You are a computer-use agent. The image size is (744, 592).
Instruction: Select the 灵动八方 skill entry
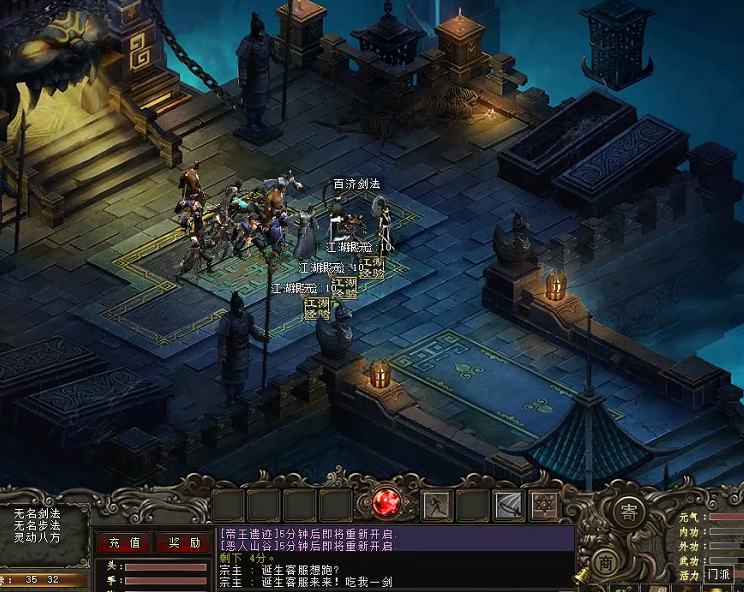click(x=36, y=537)
